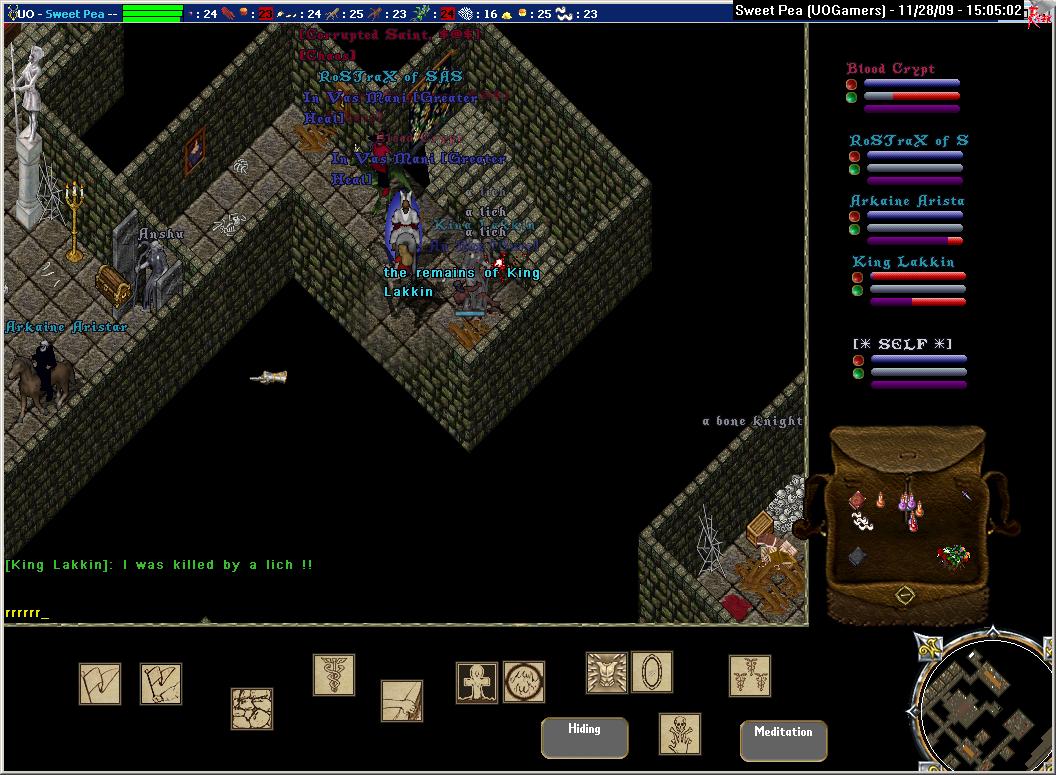The image size is (1056, 775).
Task: Select the oval ring spell icon
Action: tap(652, 672)
